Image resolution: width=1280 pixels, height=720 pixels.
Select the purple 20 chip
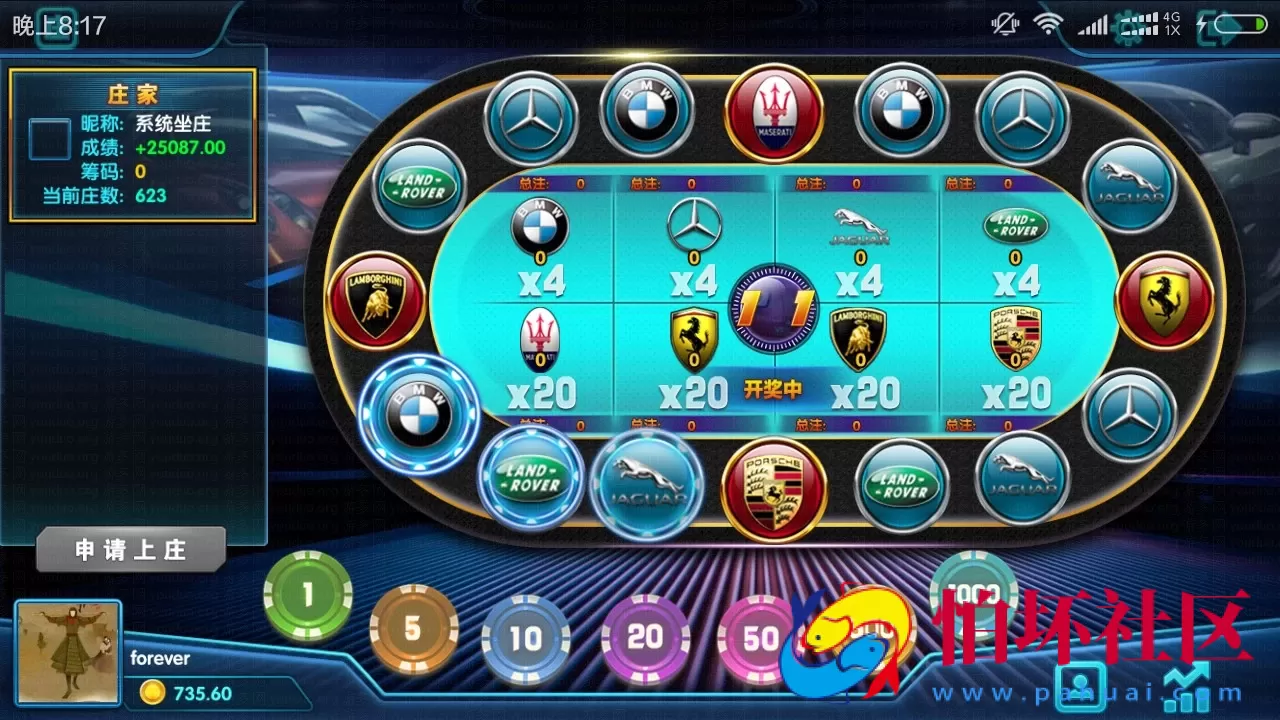pos(645,637)
